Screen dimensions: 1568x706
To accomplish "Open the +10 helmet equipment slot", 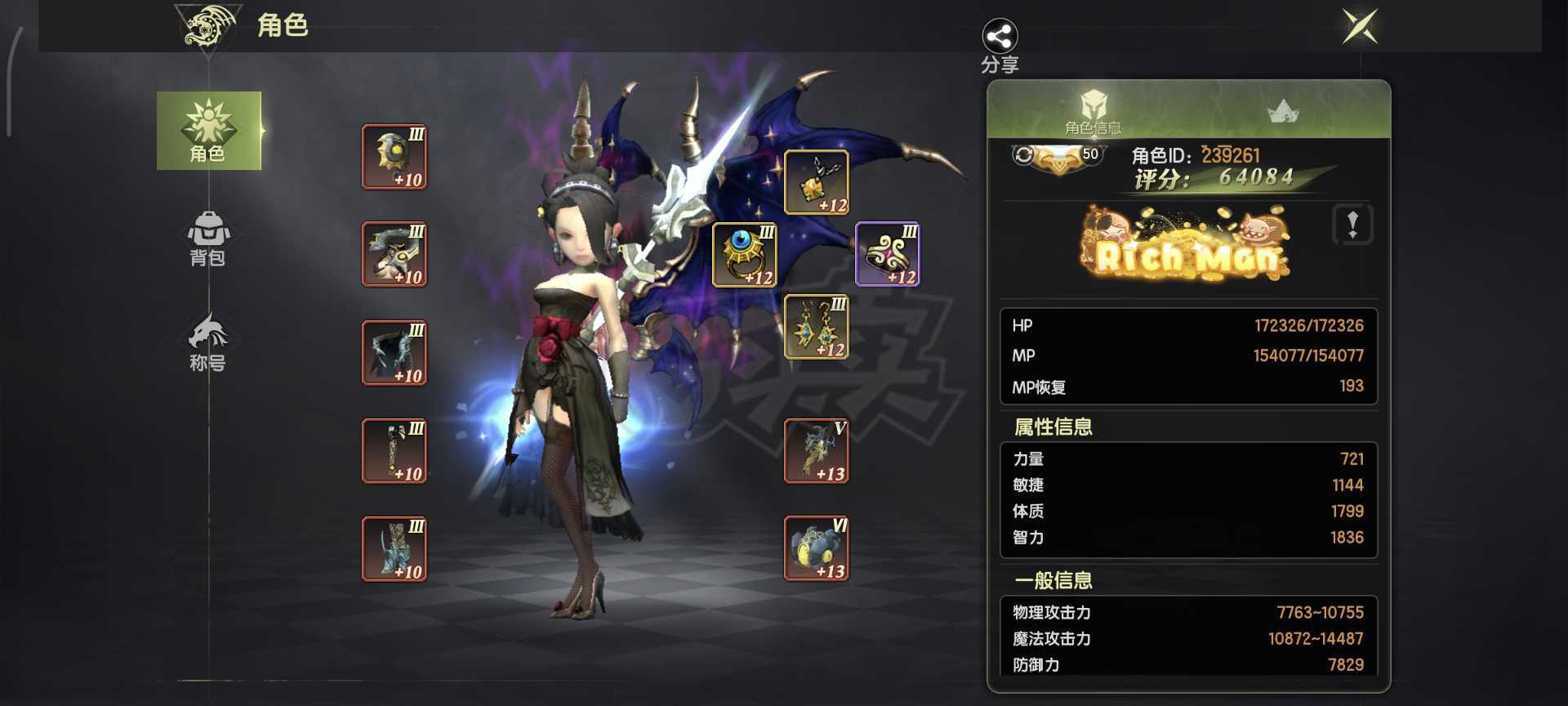I will click(394, 157).
